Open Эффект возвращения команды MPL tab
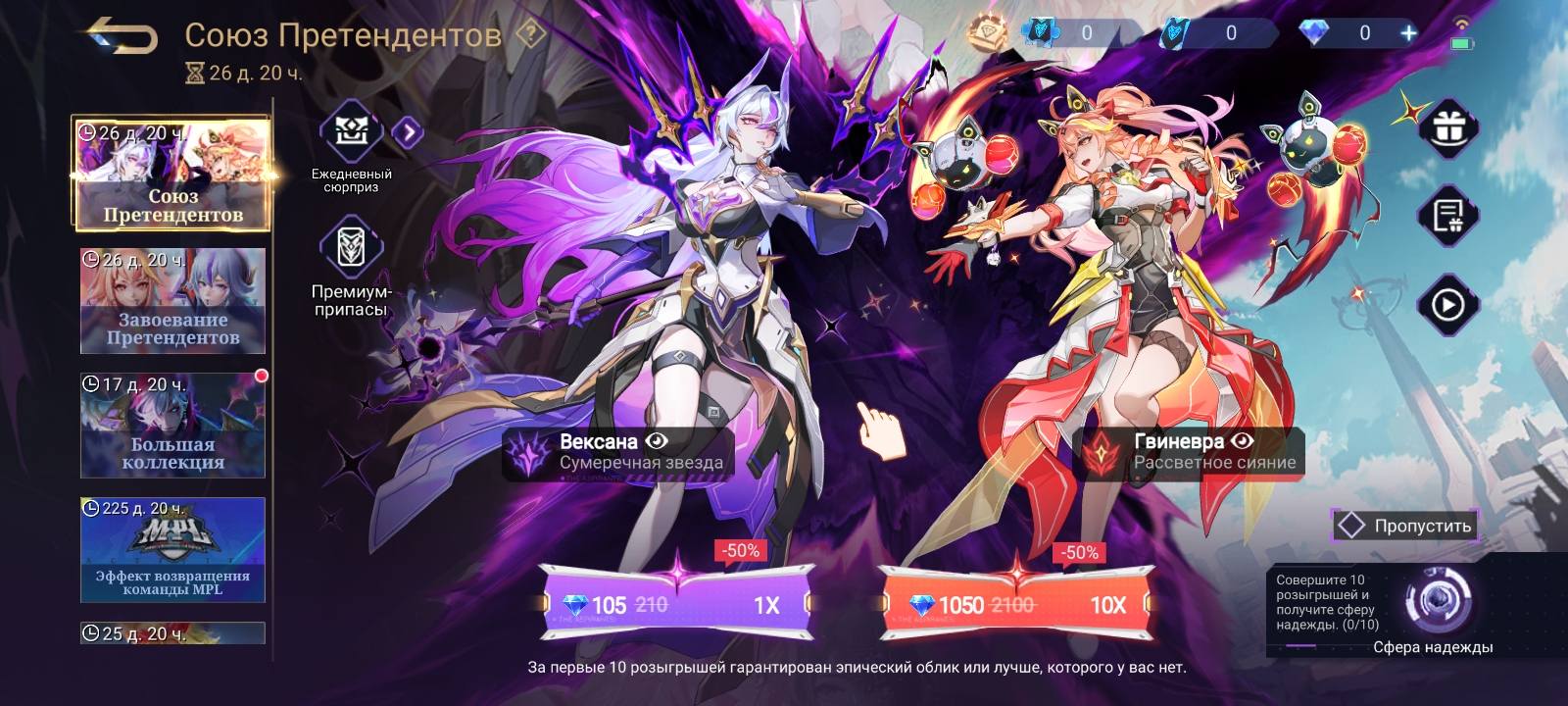Viewport: 1568px width, 706px height. coord(172,549)
